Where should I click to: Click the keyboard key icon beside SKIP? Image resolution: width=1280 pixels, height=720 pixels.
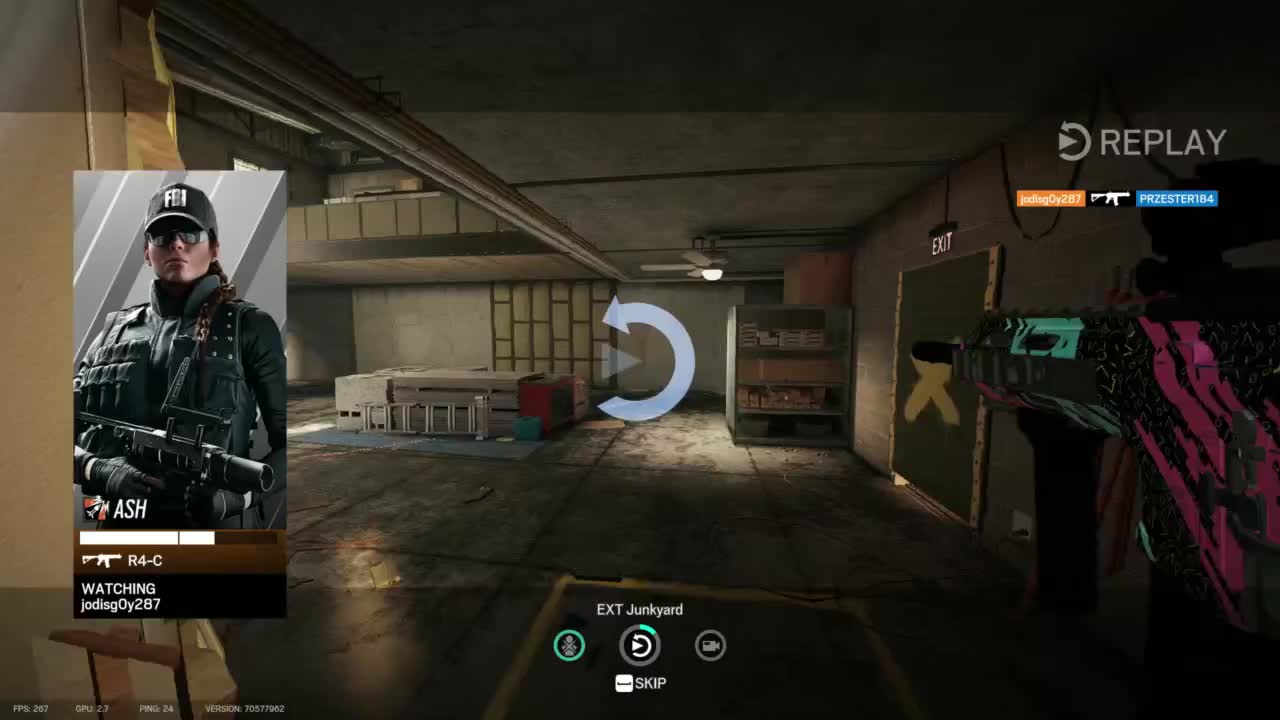pyautogui.click(x=624, y=683)
